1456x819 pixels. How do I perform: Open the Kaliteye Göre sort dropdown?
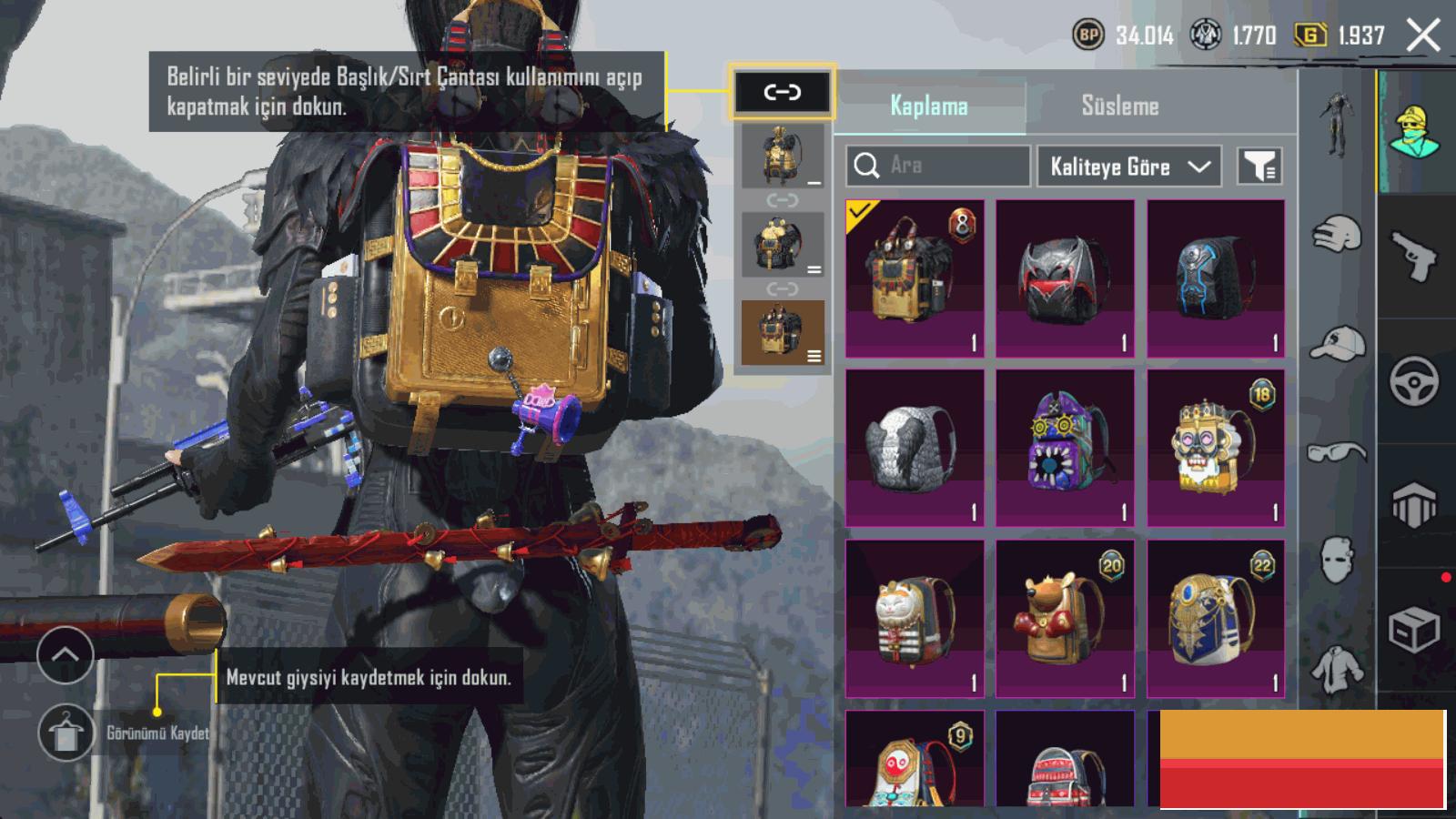(1128, 167)
